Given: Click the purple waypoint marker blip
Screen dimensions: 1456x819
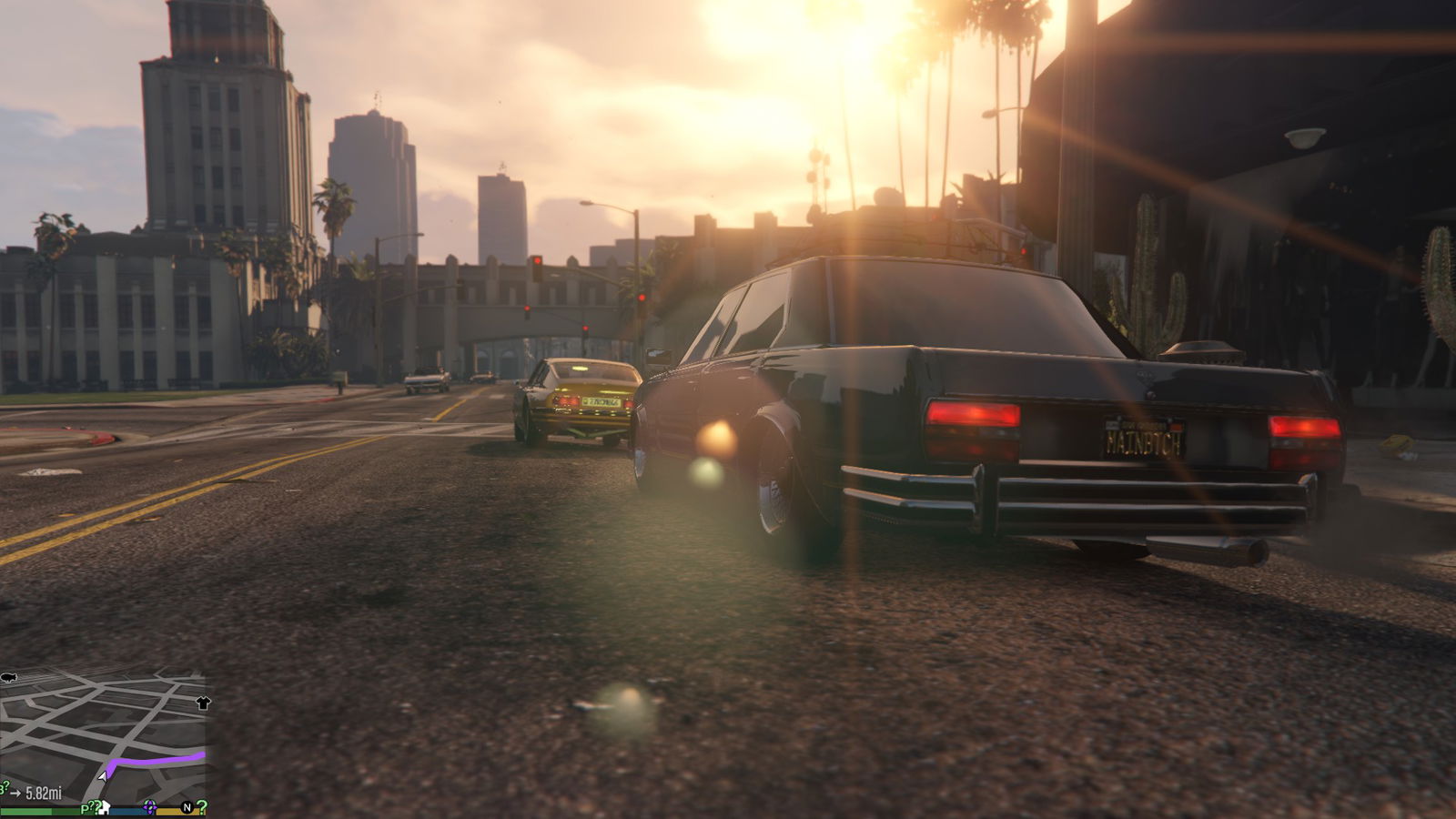Looking at the screenshot, I should coord(150,807).
